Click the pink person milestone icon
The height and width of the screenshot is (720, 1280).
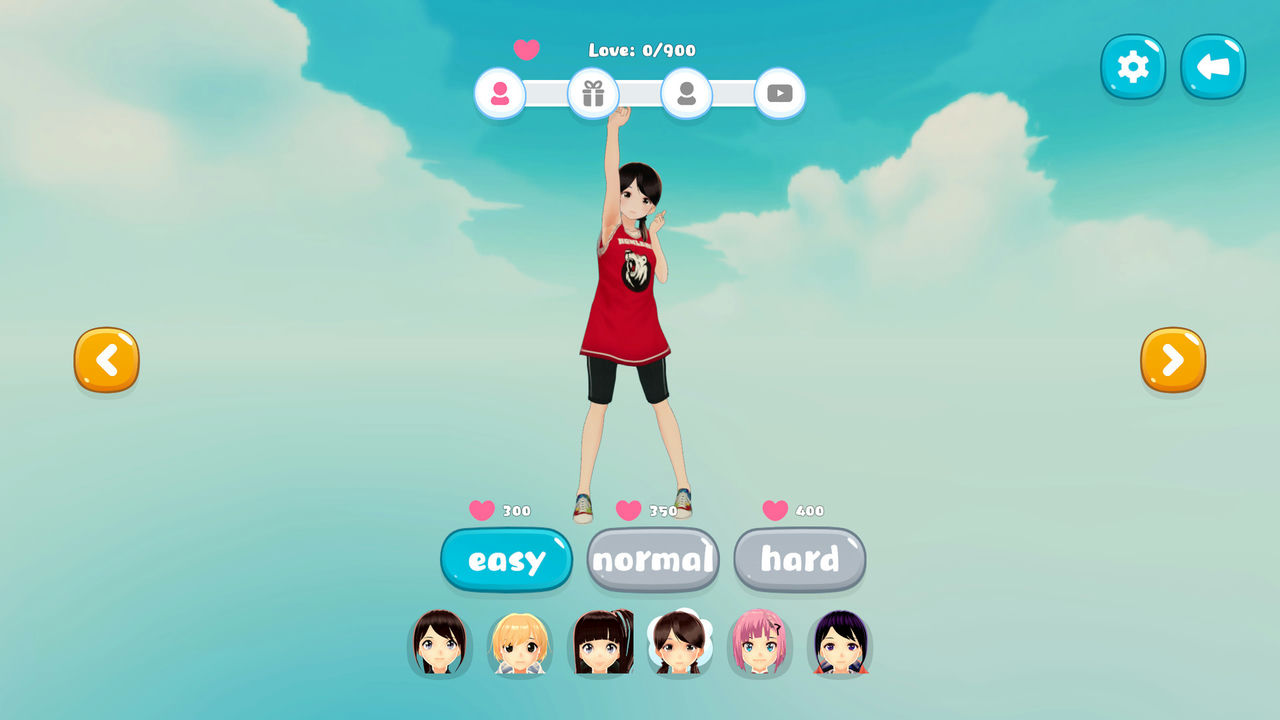(x=500, y=94)
